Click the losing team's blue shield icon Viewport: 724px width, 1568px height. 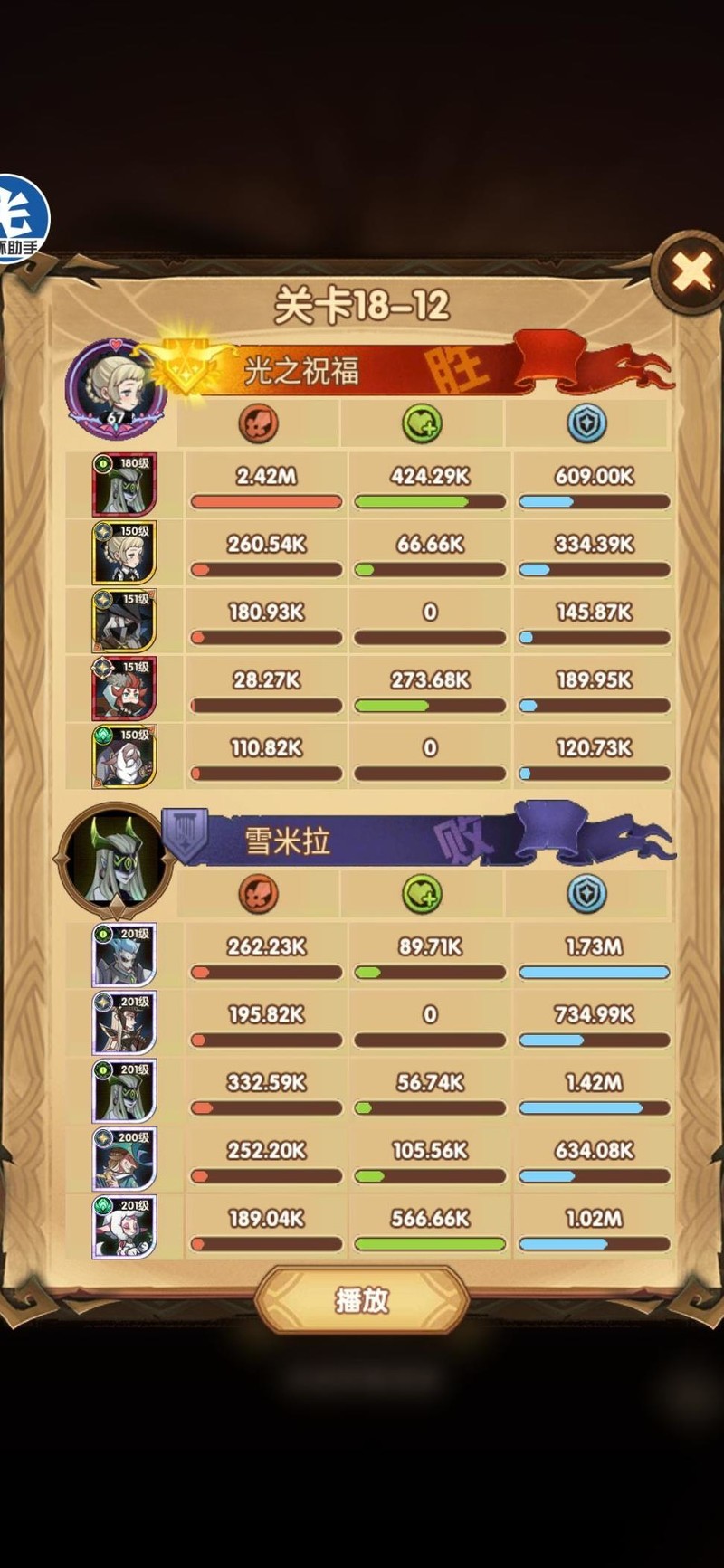coord(586,894)
